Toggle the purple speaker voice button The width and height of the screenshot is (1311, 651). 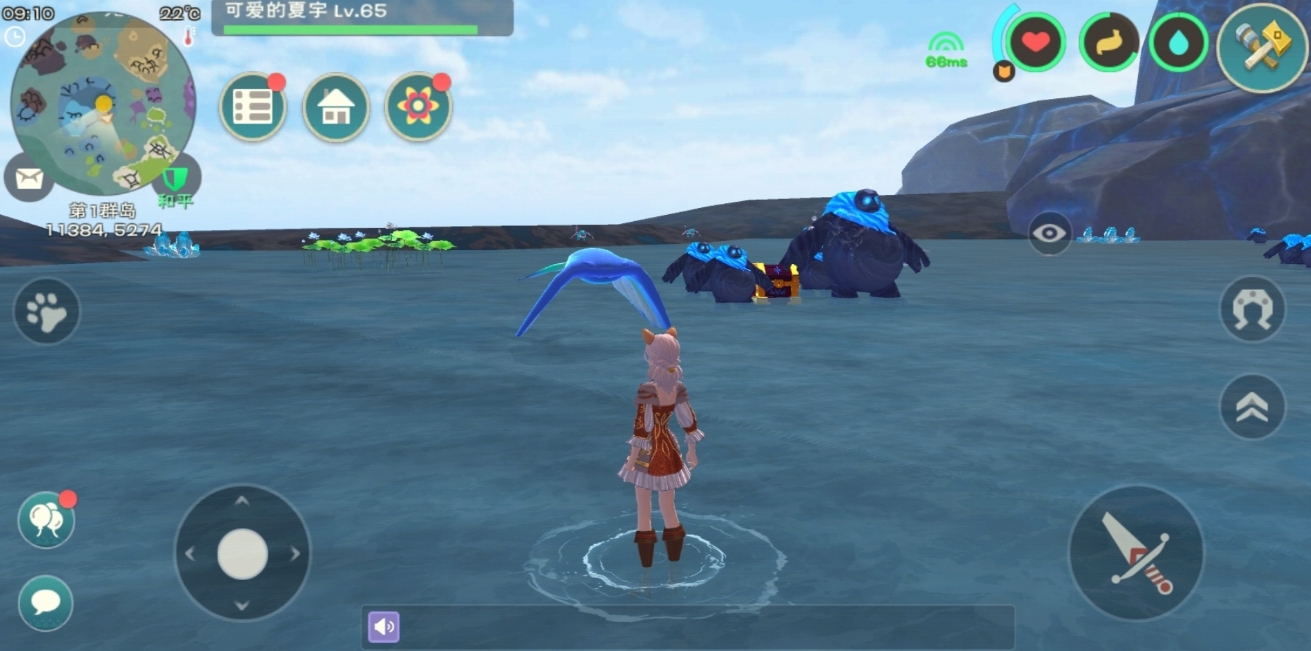(x=384, y=627)
